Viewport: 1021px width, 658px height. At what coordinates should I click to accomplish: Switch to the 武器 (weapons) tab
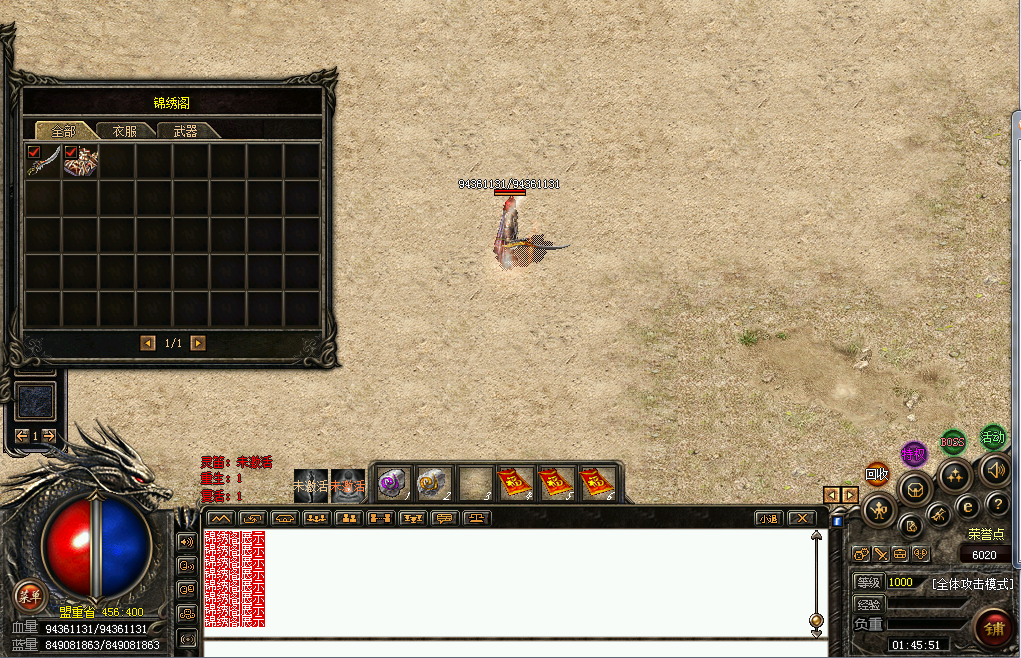186,131
